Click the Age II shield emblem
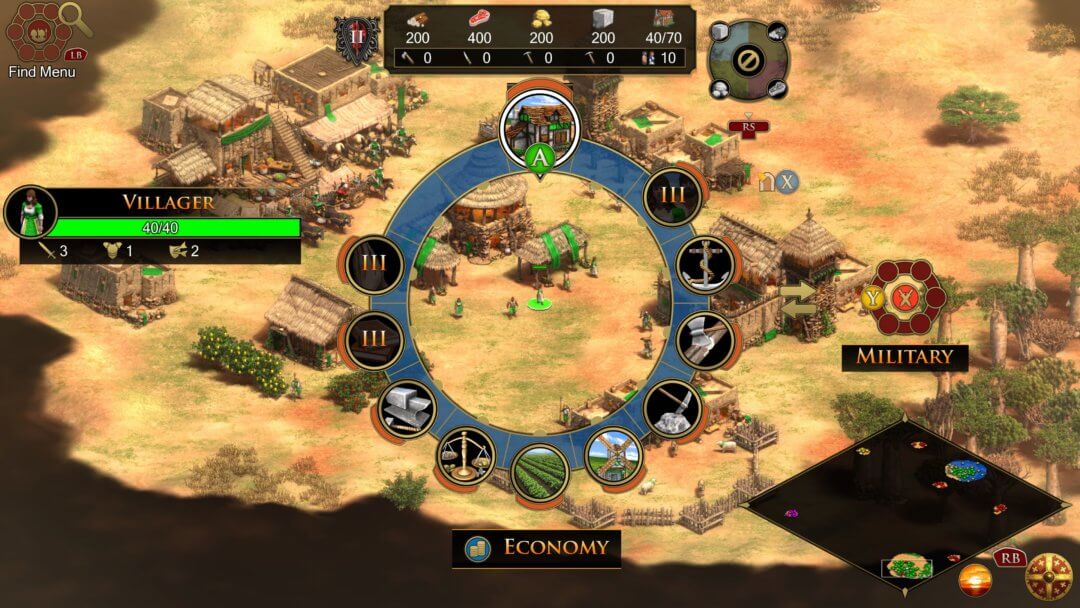This screenshot has height=608, width=1080. pyautogui.click(x=355, y=42)
